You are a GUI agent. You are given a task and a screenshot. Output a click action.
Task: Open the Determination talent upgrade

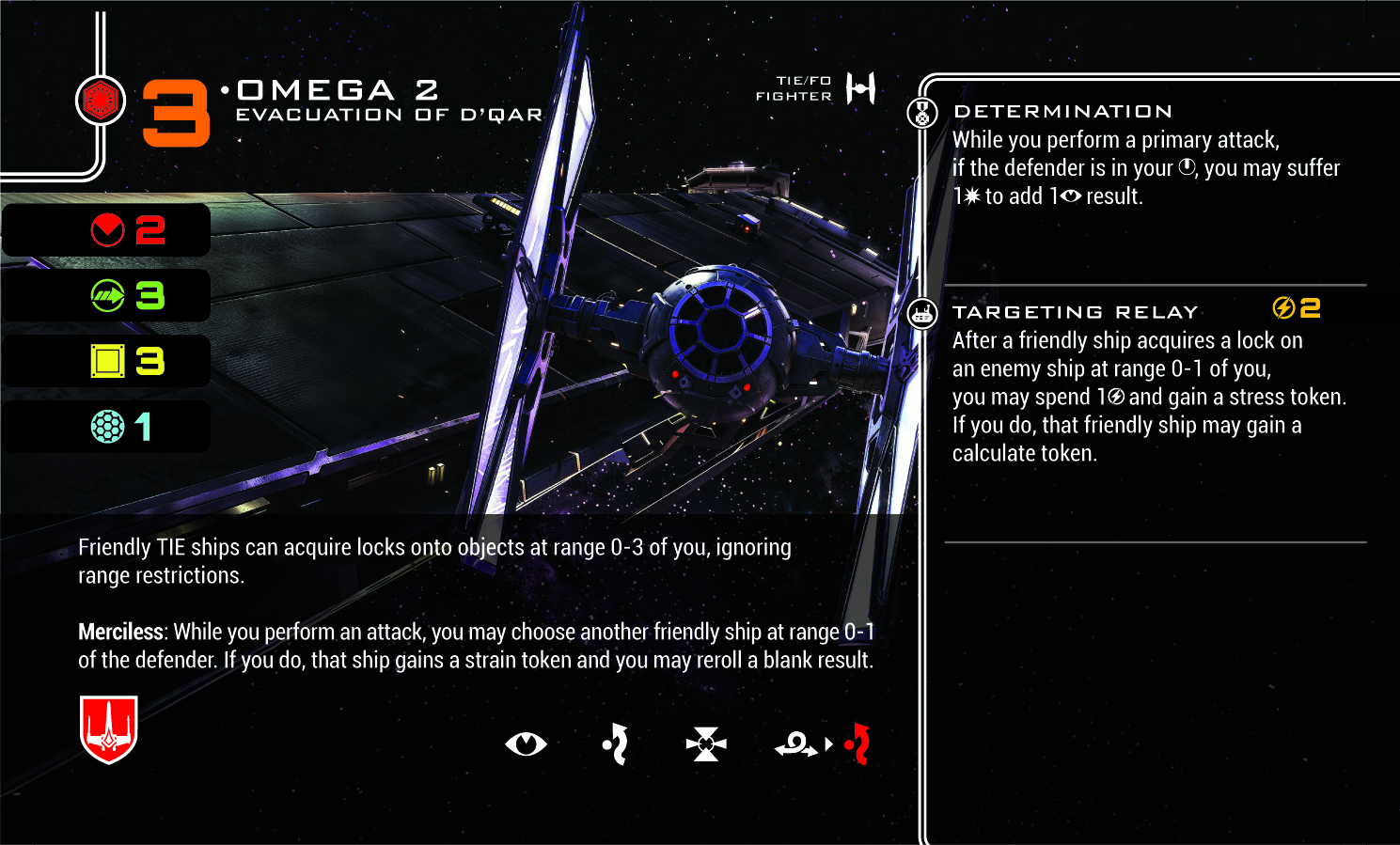tap(1062, 112)
